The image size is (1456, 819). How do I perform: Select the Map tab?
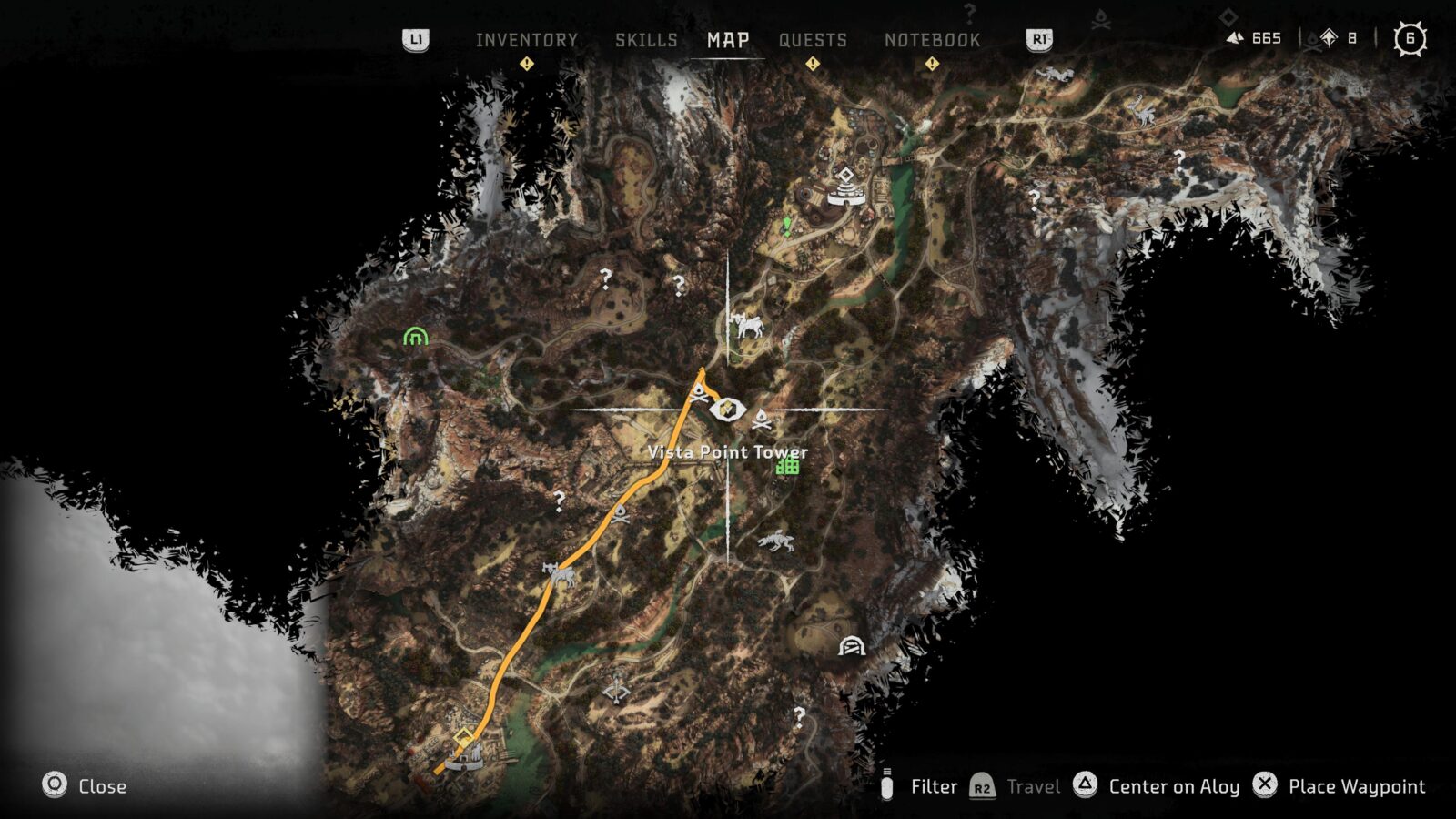click(728, 40)
